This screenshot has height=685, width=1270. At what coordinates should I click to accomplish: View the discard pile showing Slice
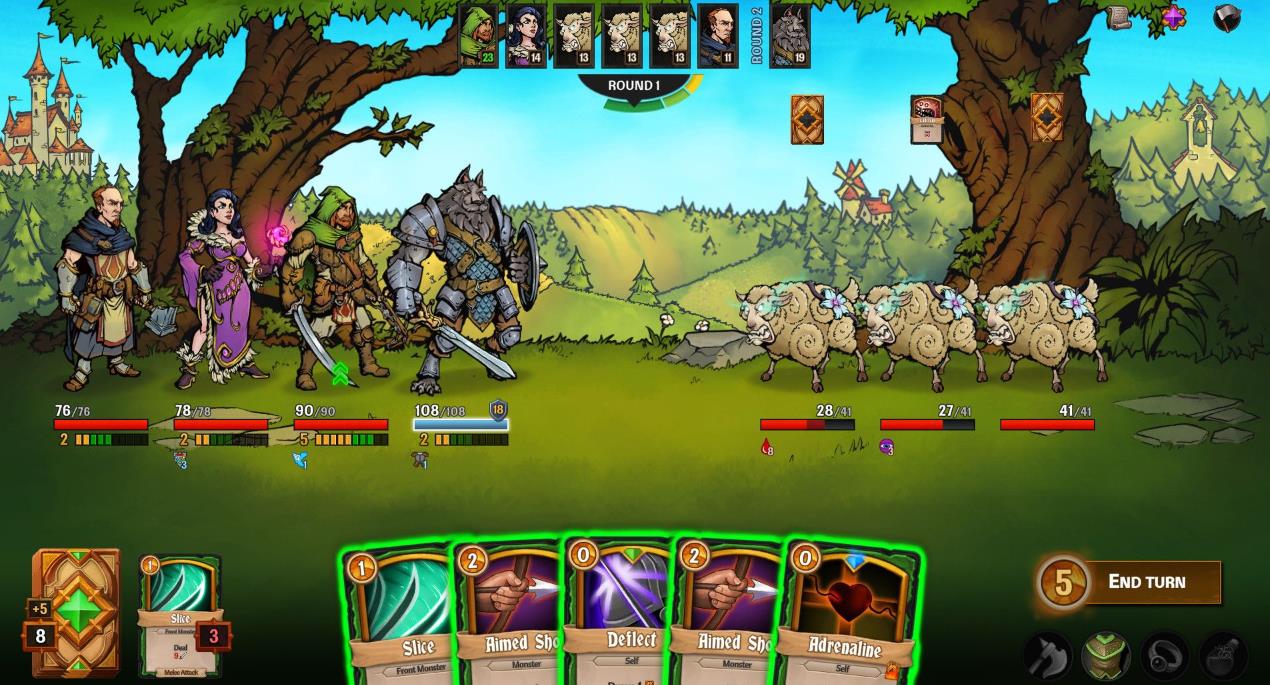(180, 615)
